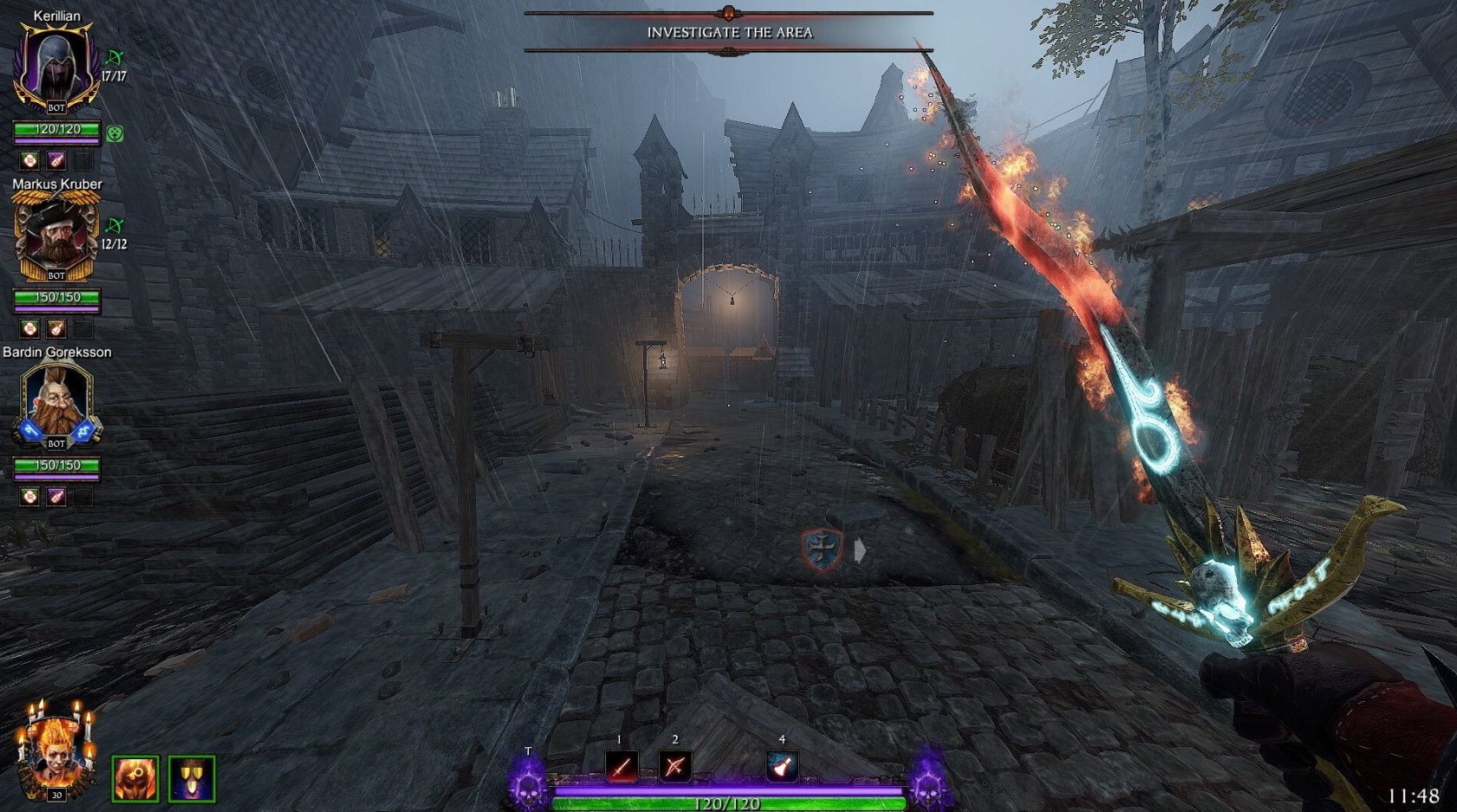This screenshot has width=1457, height=812.
Task: Click Kerillian's potion consumable slot
Action: pyautogui.click(x=55, y=159)
